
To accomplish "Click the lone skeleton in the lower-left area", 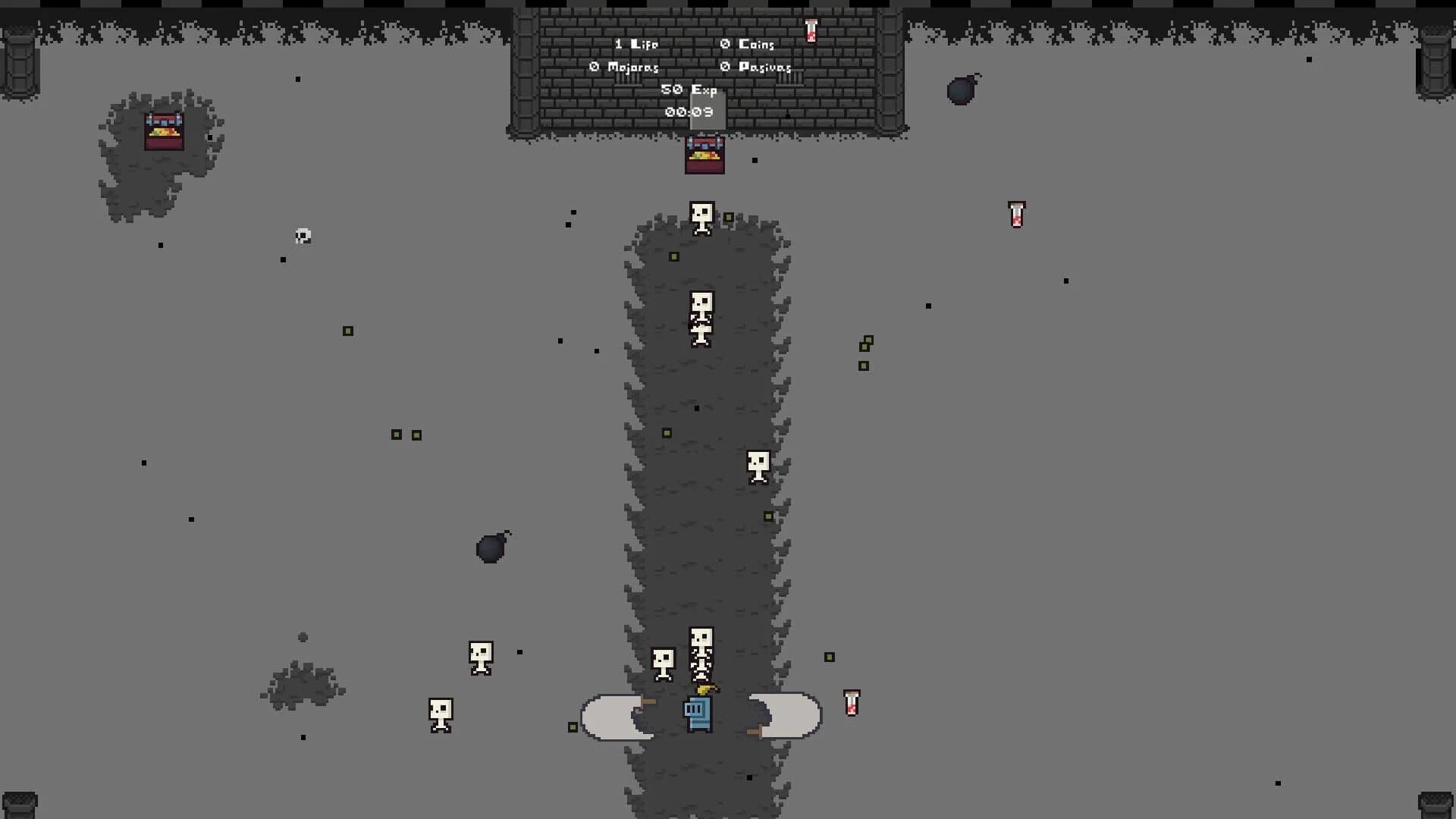I will [x=440, y=714].
